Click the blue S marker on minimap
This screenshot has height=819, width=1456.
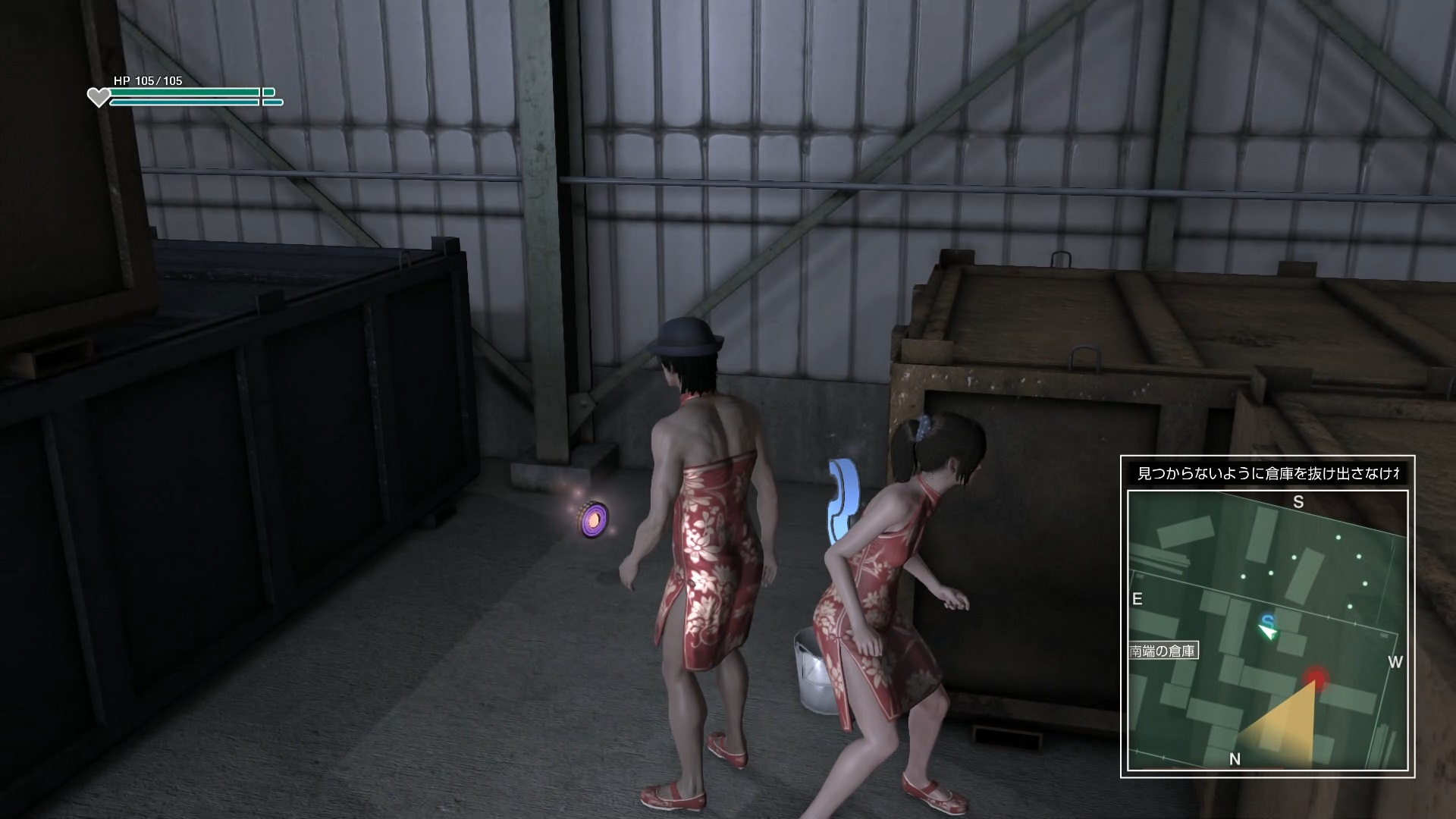[x=1267, y=621]
